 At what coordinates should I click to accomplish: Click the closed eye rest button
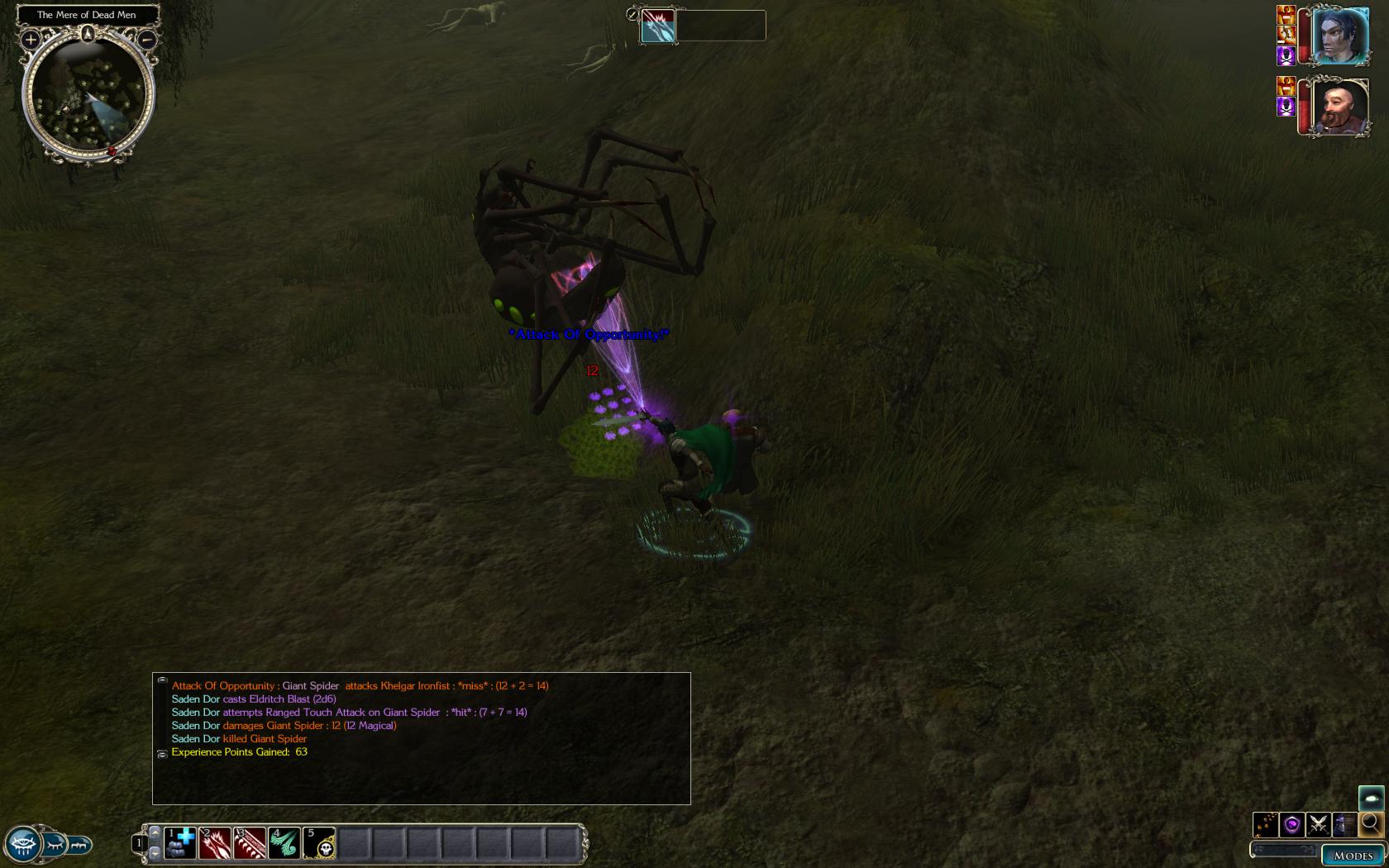pos(55,845)
